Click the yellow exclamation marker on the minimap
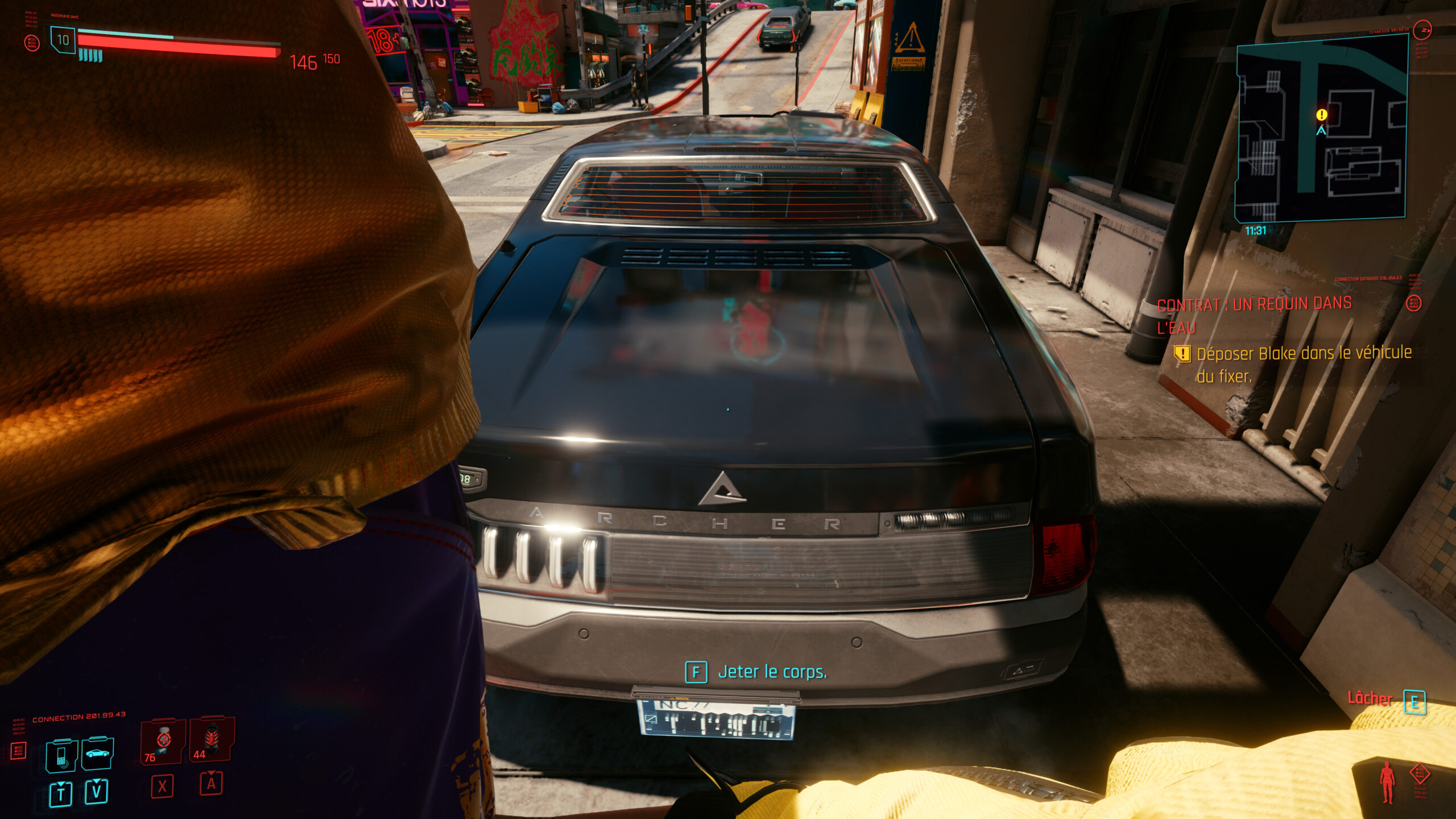The width and height of the screenshot is (1456, 819). click(1322, 115)
